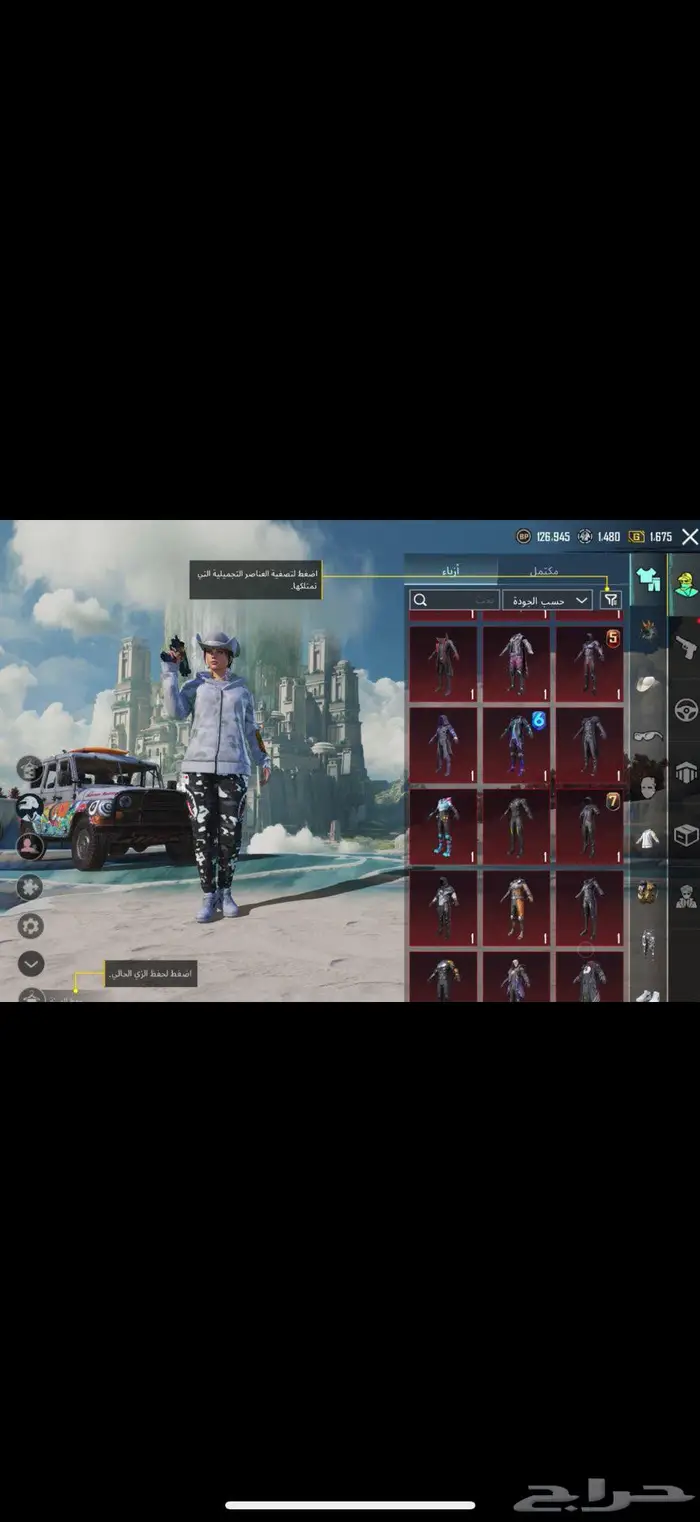Collapse the side menu with the down-arrow button
Image resolution: width=700 pixels, height=1522 pixels.
31,964
